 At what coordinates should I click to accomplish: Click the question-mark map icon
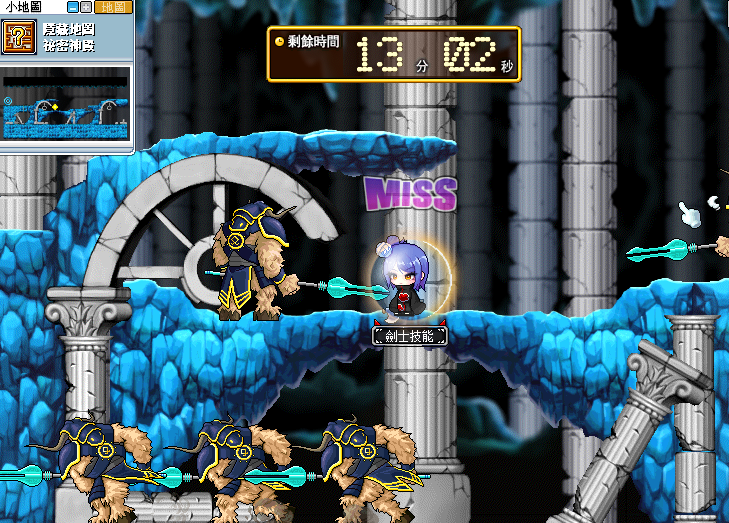16,37
